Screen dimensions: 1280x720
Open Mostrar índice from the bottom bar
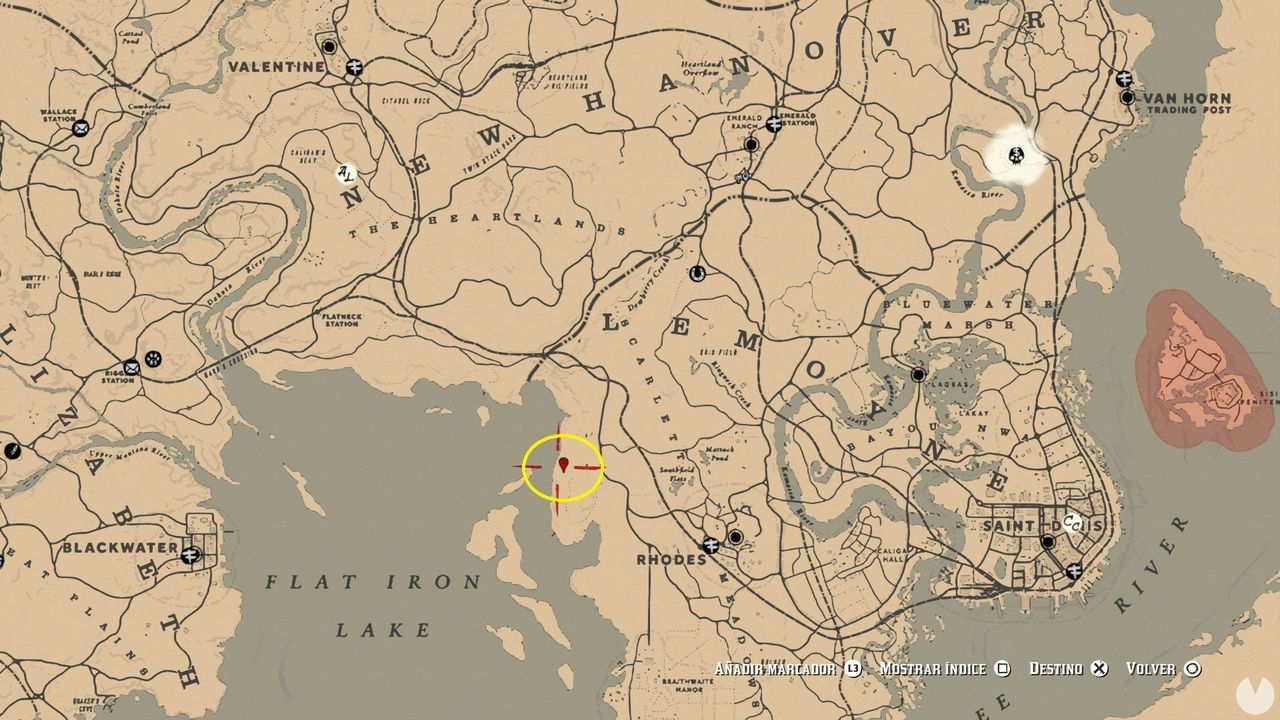click(x=931, y=667)
